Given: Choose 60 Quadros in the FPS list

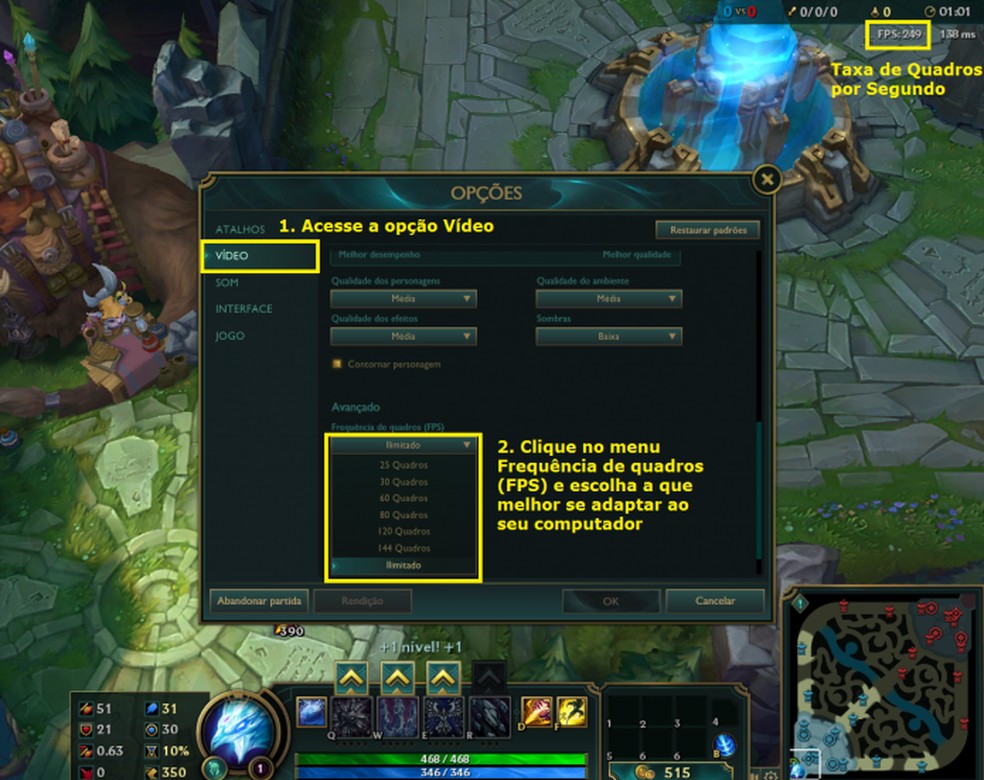Looking at the screenshot, I should pyautogui.click(x=403, y=498).
